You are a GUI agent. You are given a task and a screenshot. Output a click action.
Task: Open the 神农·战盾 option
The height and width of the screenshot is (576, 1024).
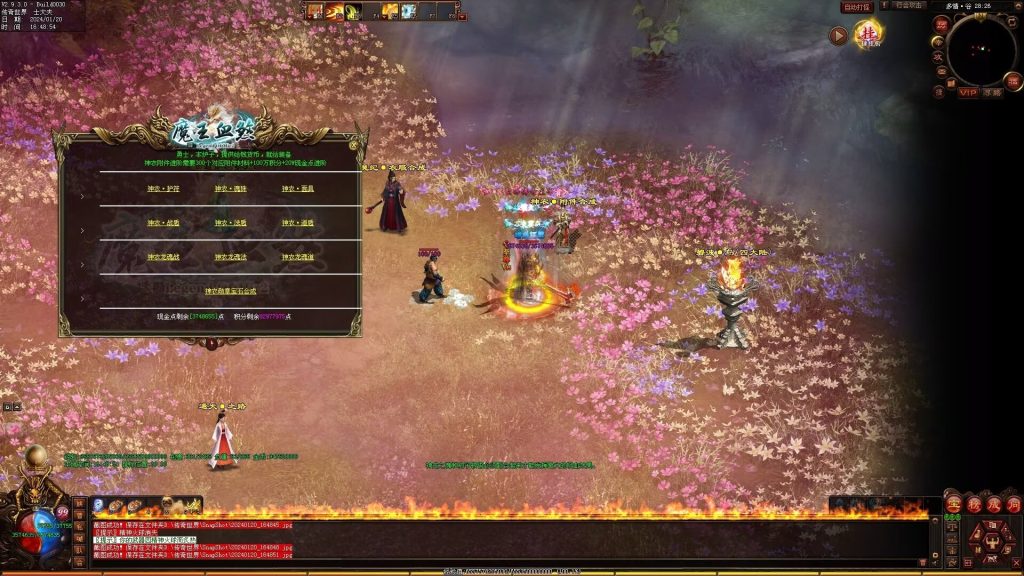click(162, 223)
